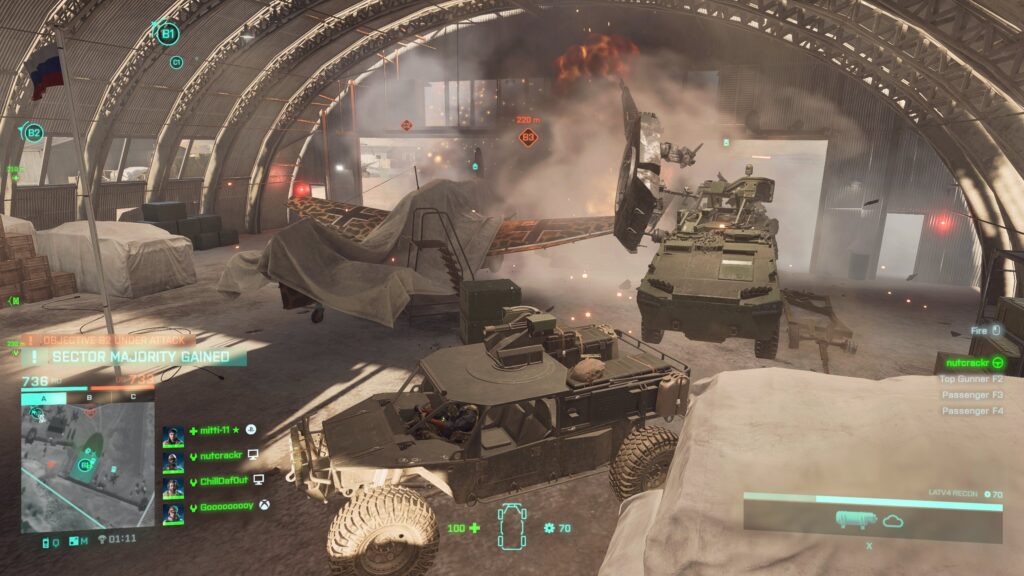Image resolution: width=1024 pixels, height=576 pixels.
Task: Select squad member ChillDafOut
Action: click(220, 480)
